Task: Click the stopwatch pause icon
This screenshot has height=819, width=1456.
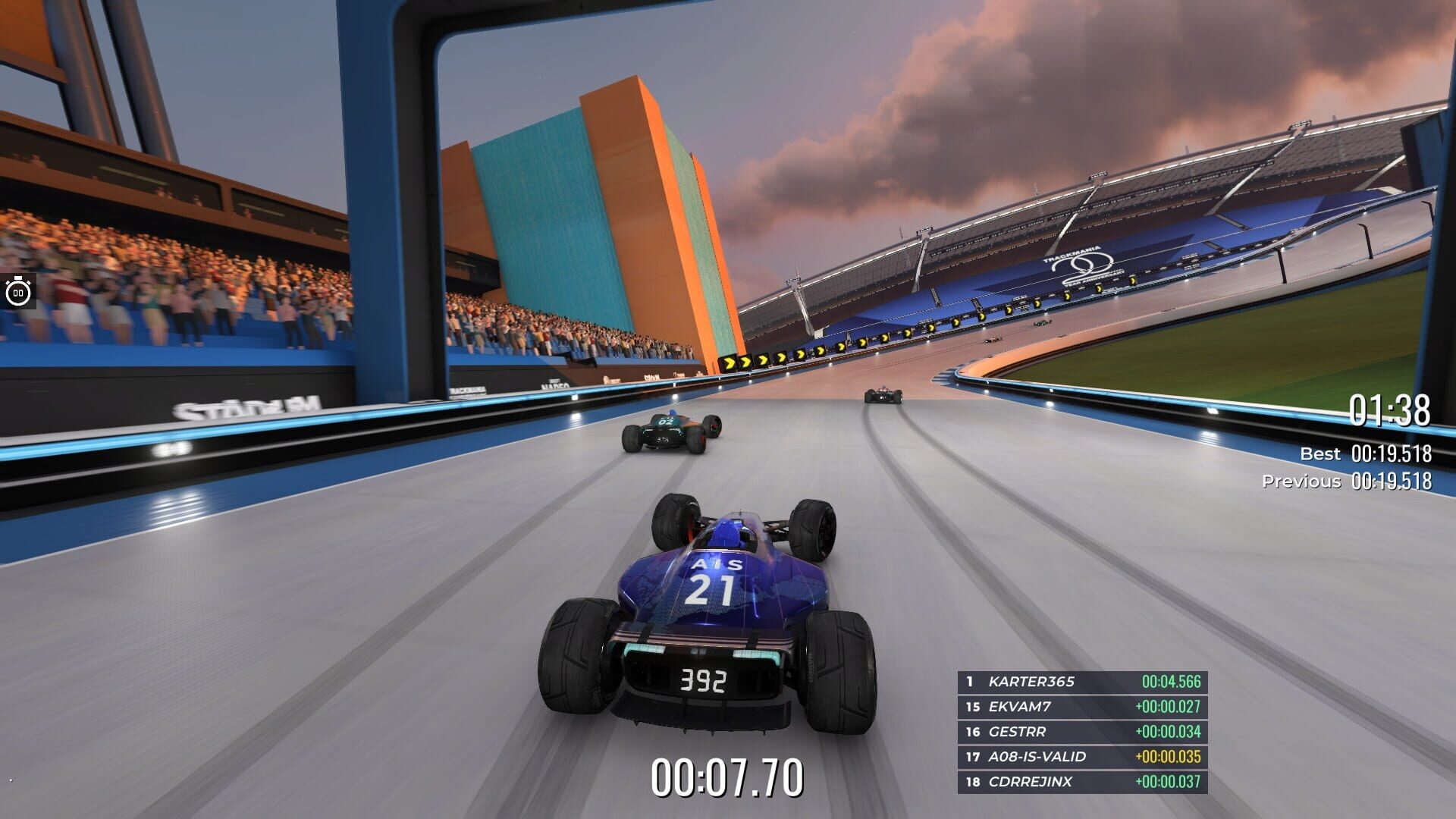Action: pyautogui.click(x=17, y=290)
